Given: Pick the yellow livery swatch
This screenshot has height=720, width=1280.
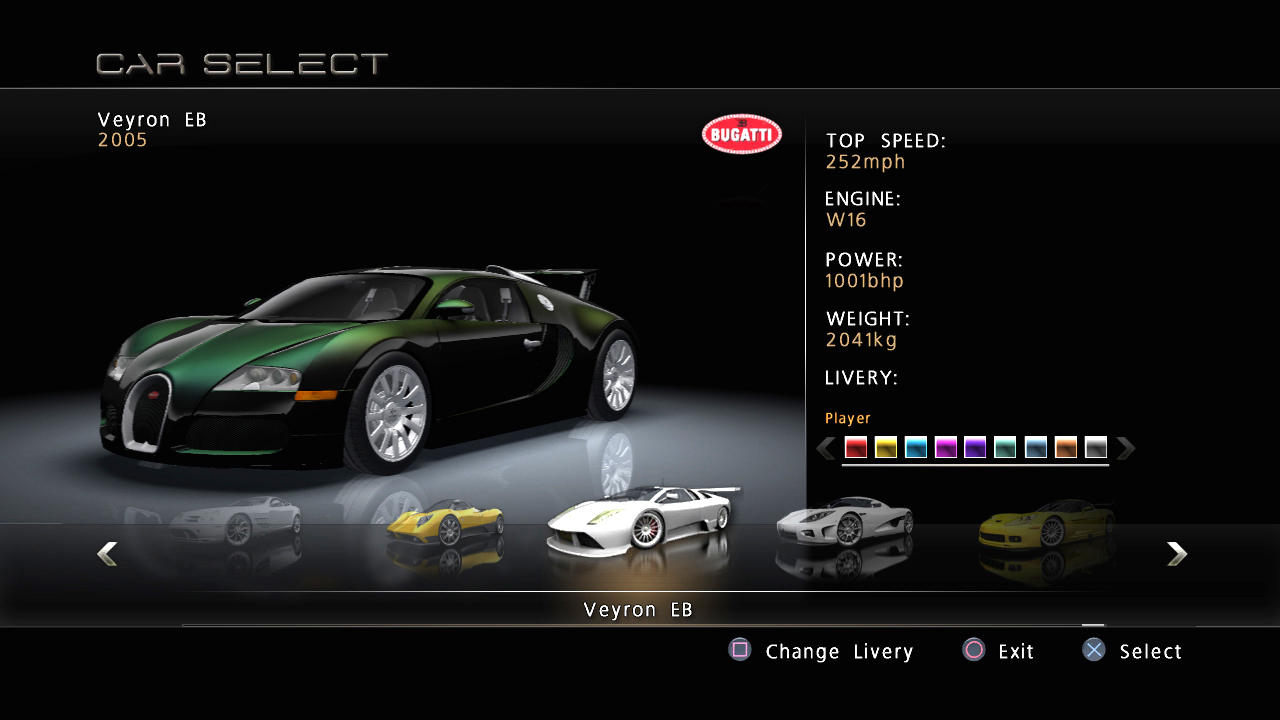Looking at the screenshot, I should (x=886, y=448).
